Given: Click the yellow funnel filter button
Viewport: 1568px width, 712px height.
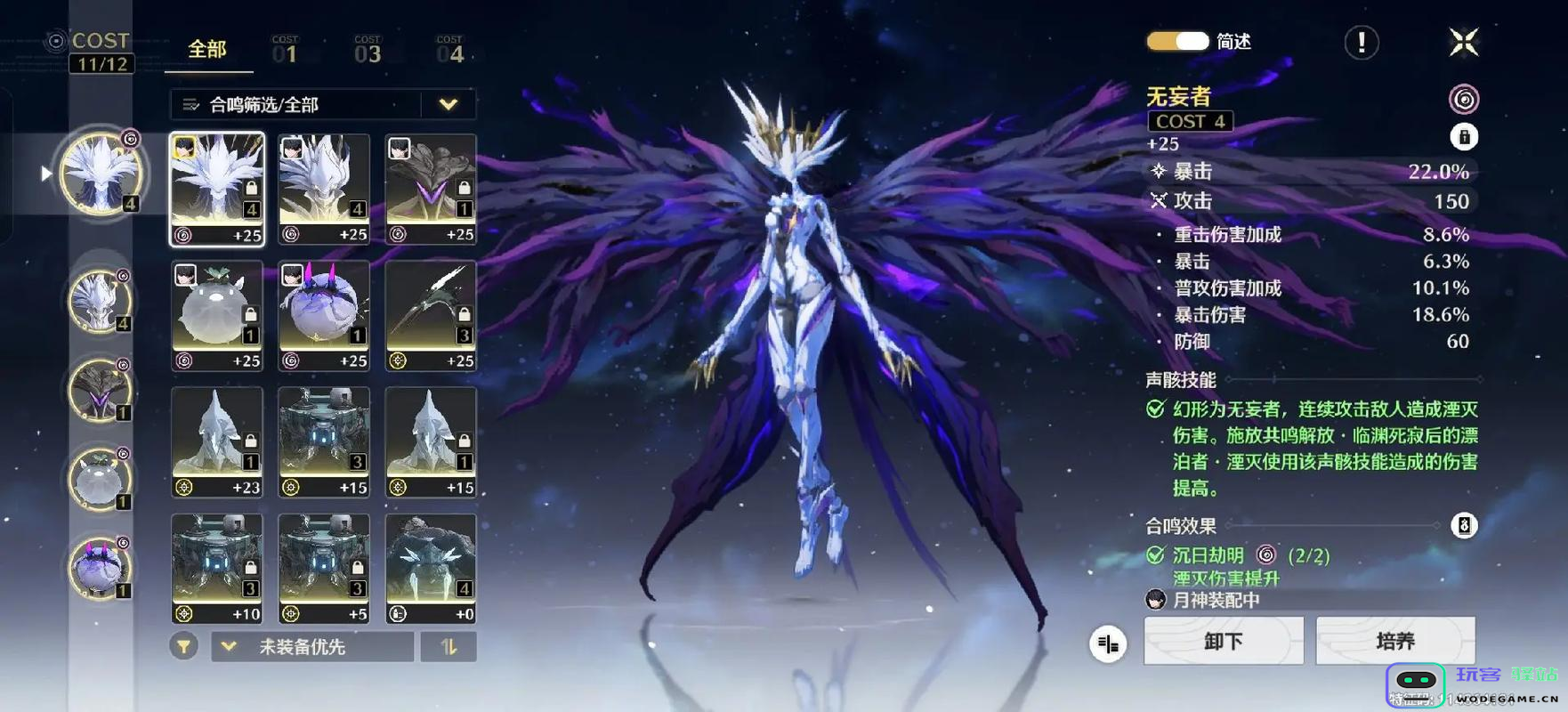Looking at the screenshot, I should (183, 647).
